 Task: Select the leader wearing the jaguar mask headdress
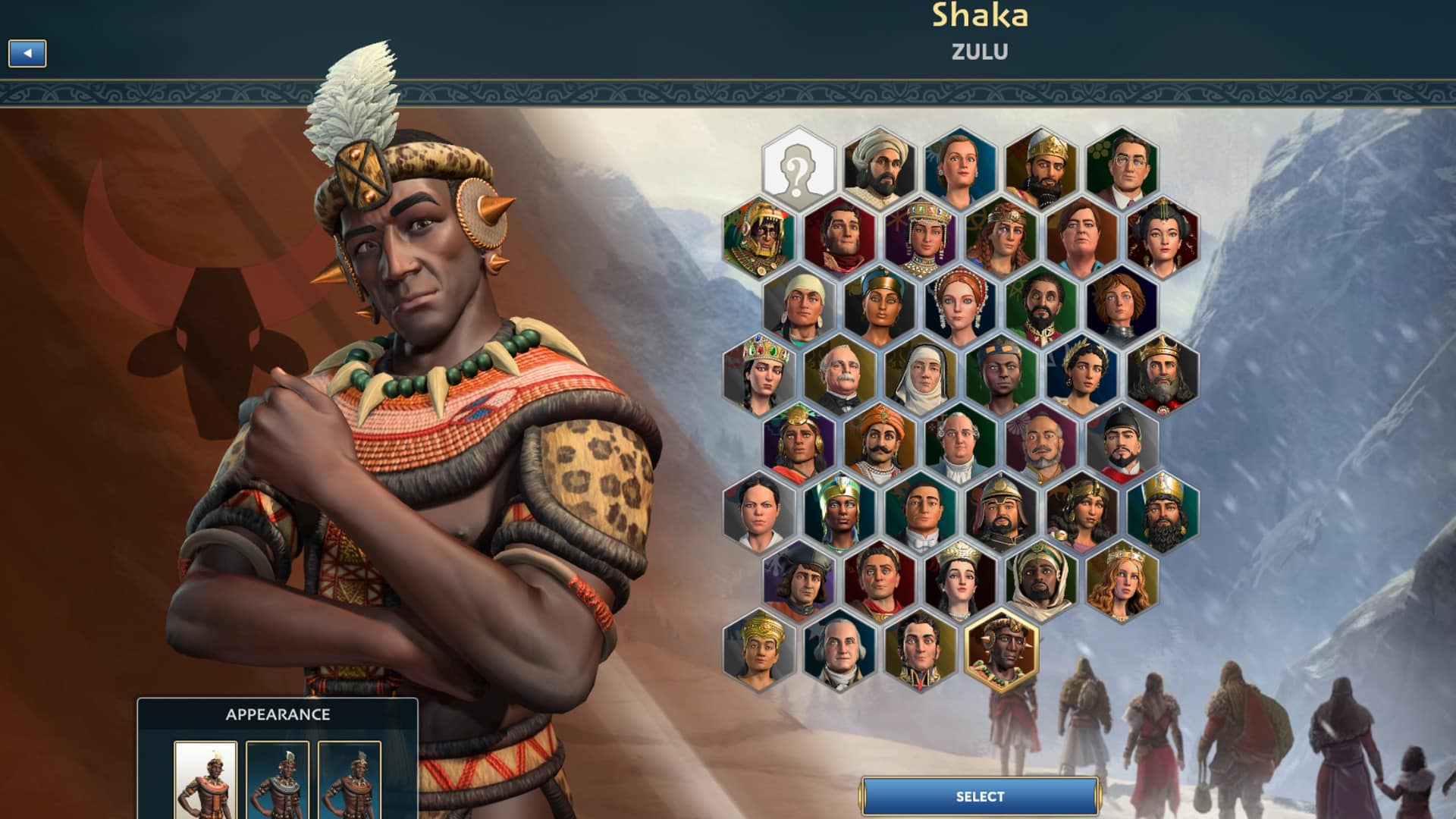(x=758, y=237)
